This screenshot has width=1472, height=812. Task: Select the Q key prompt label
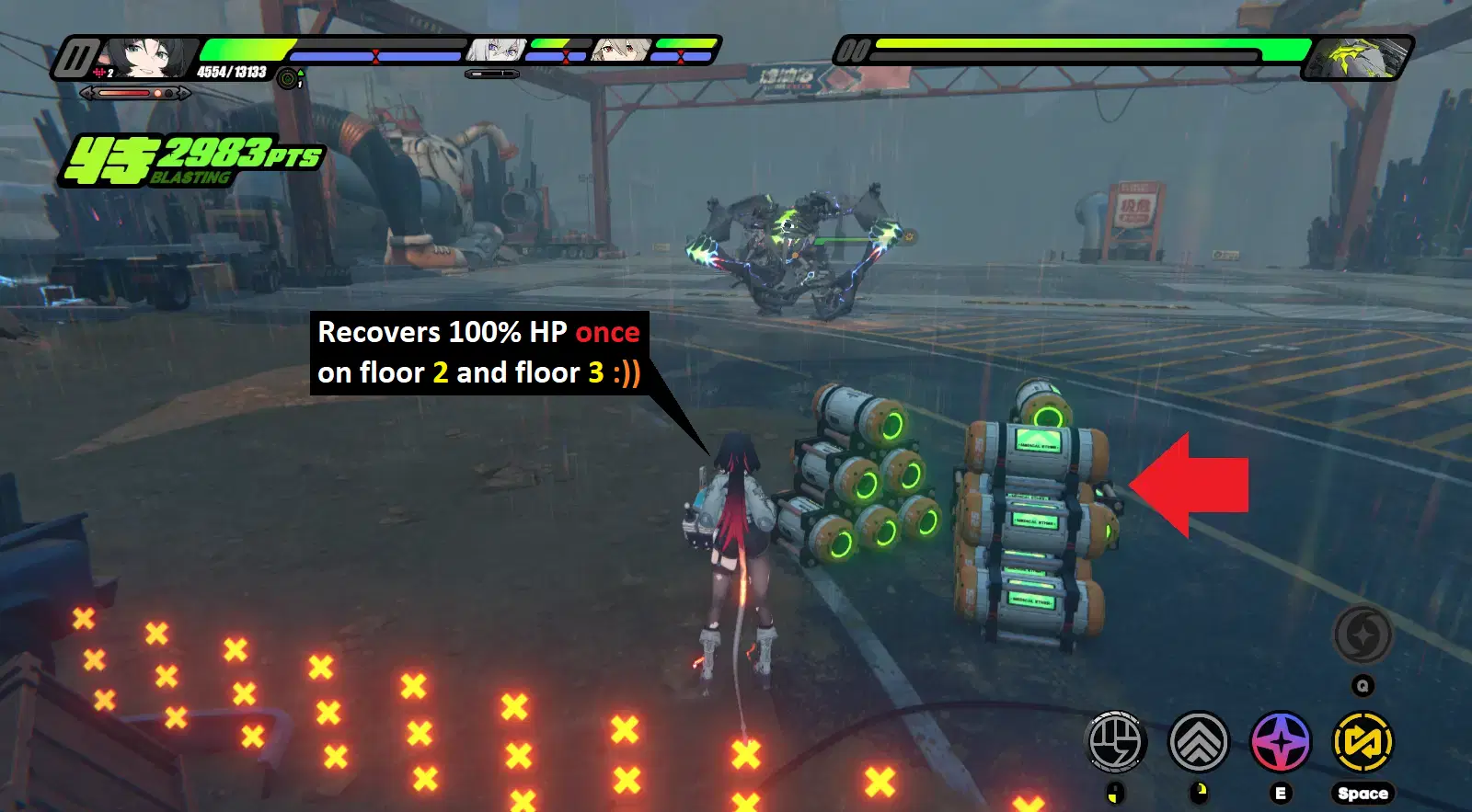[1363, 684]
